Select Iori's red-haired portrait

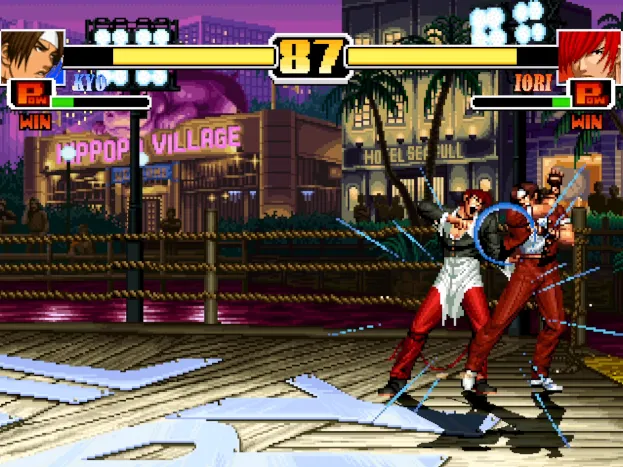tap(588, 54)
